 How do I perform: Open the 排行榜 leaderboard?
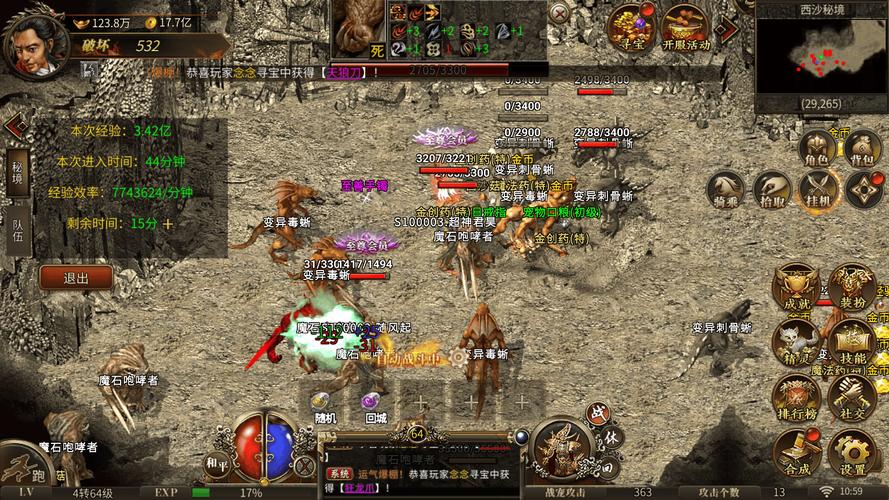[x=796, y=398]
